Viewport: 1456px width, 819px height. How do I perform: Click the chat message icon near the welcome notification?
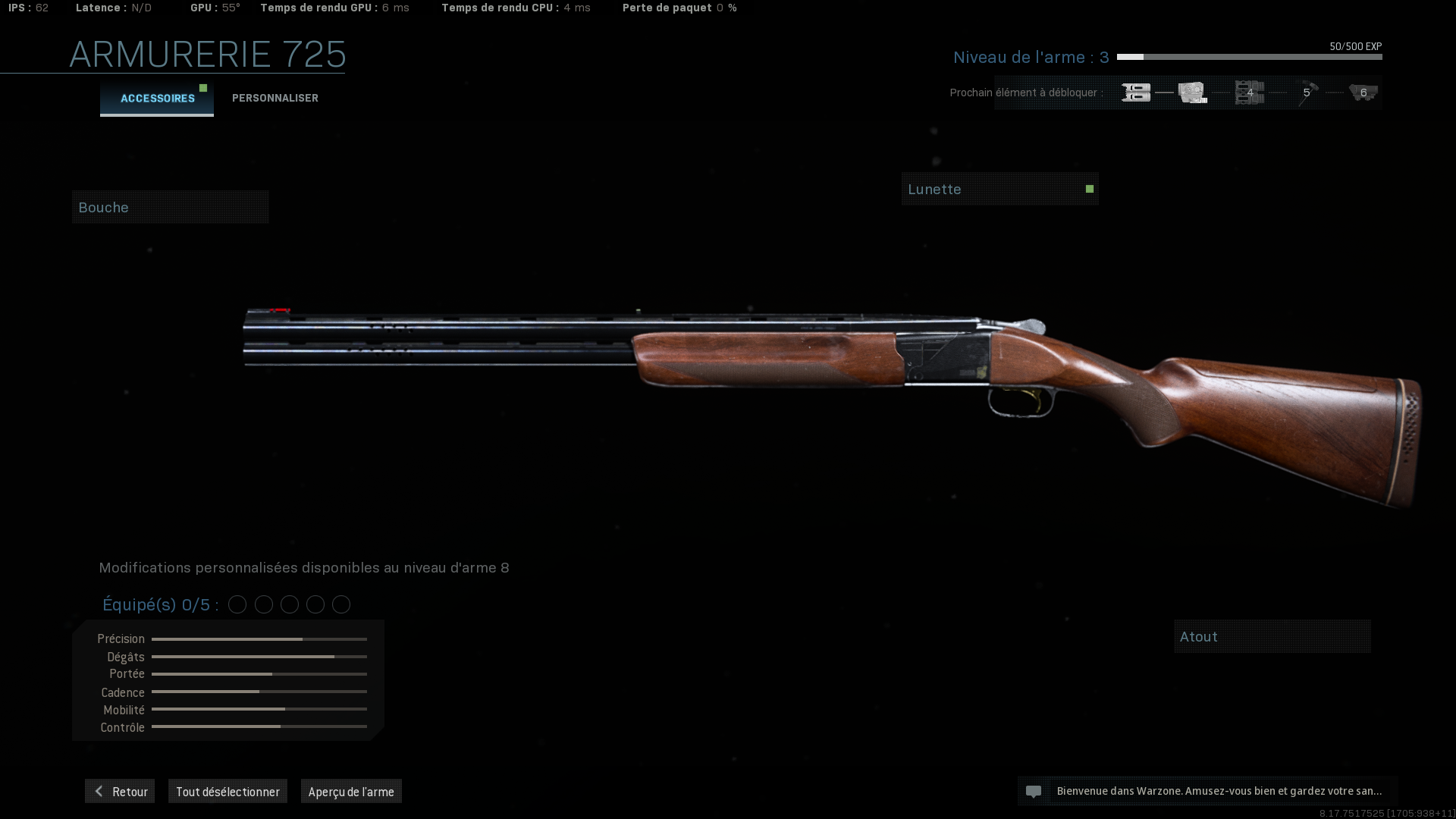point(1034,791)
